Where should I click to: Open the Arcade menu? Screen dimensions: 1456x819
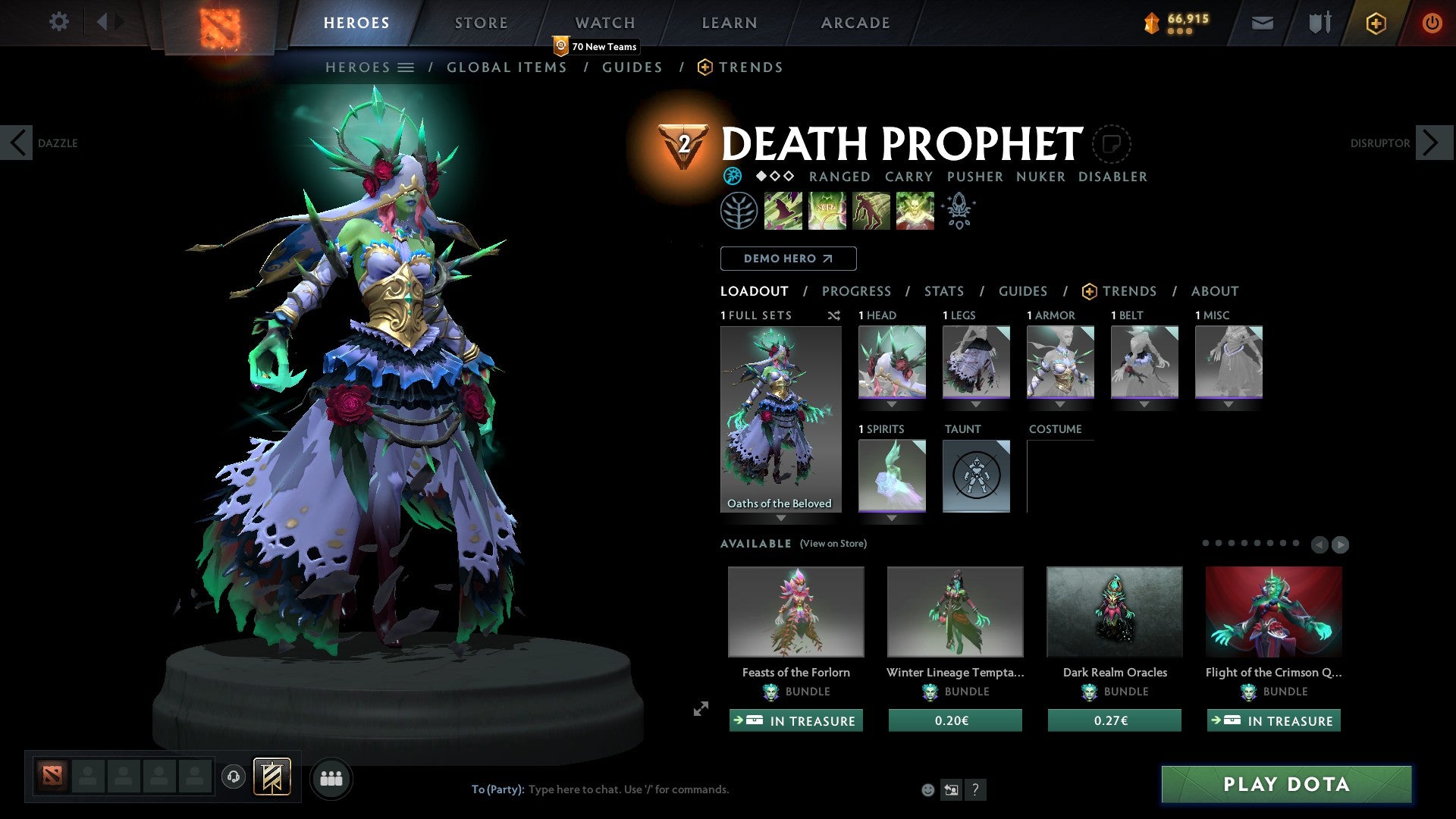(855, 23)
